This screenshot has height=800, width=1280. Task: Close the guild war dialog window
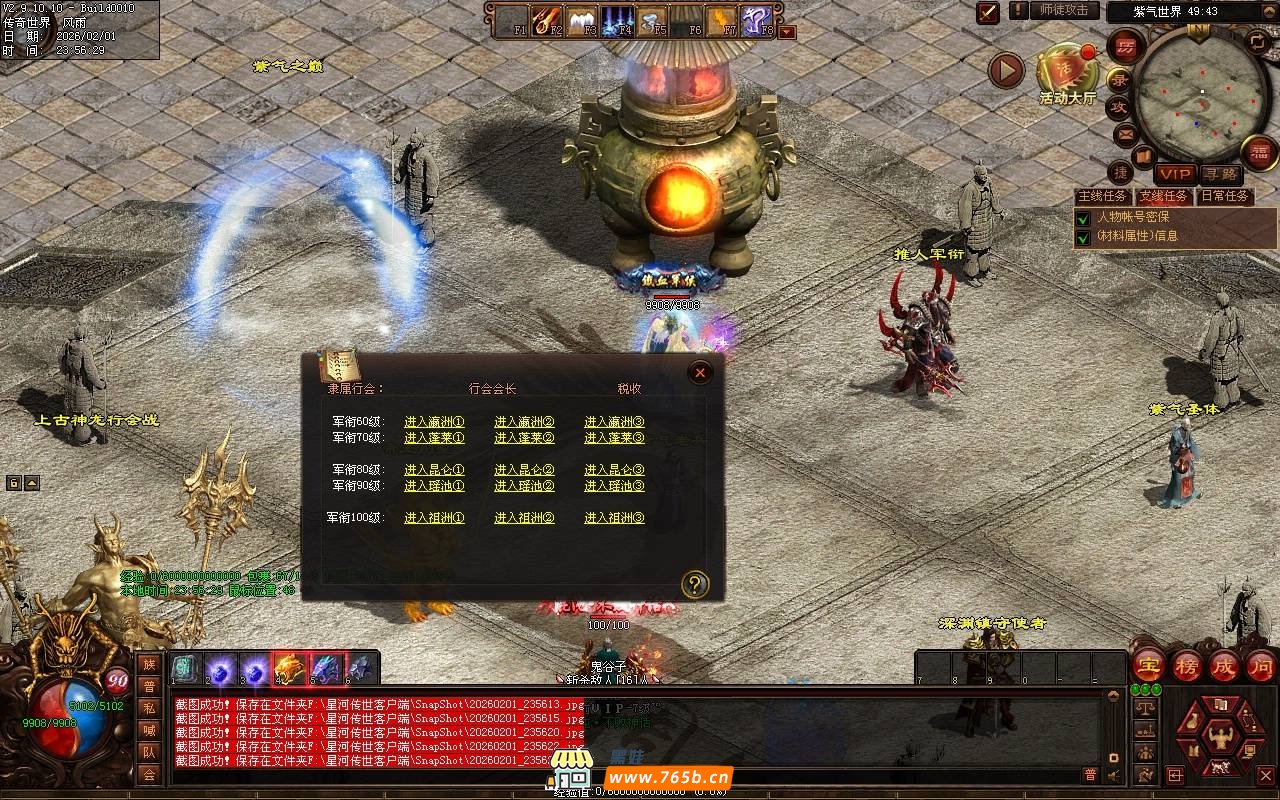700,373
